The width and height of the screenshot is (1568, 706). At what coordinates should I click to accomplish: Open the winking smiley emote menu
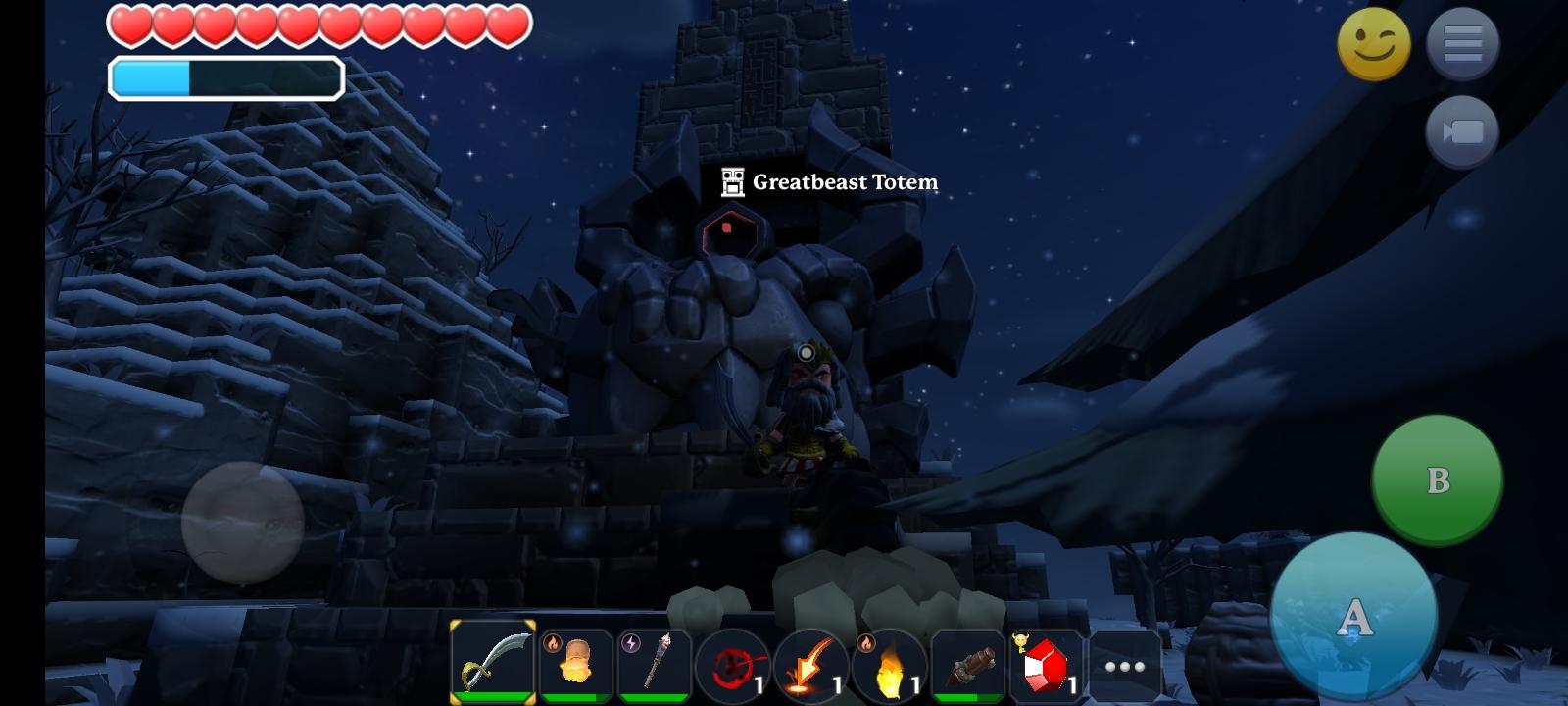[x=1374, y=44]
